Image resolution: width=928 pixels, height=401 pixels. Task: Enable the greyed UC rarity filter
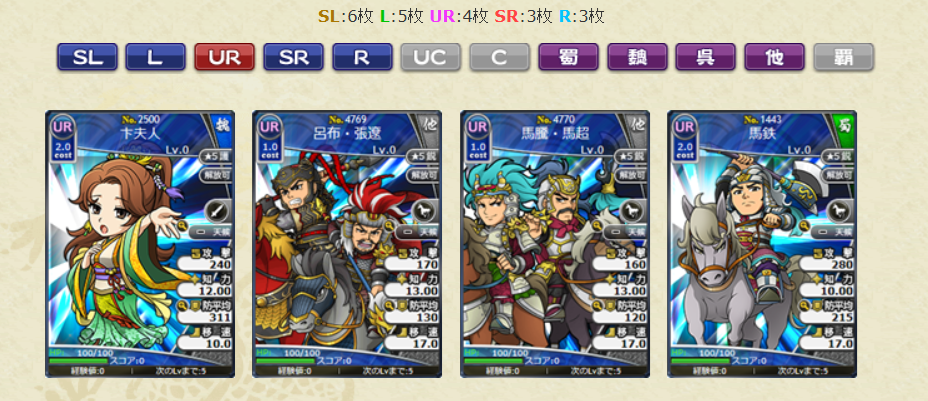coord(431,57)
